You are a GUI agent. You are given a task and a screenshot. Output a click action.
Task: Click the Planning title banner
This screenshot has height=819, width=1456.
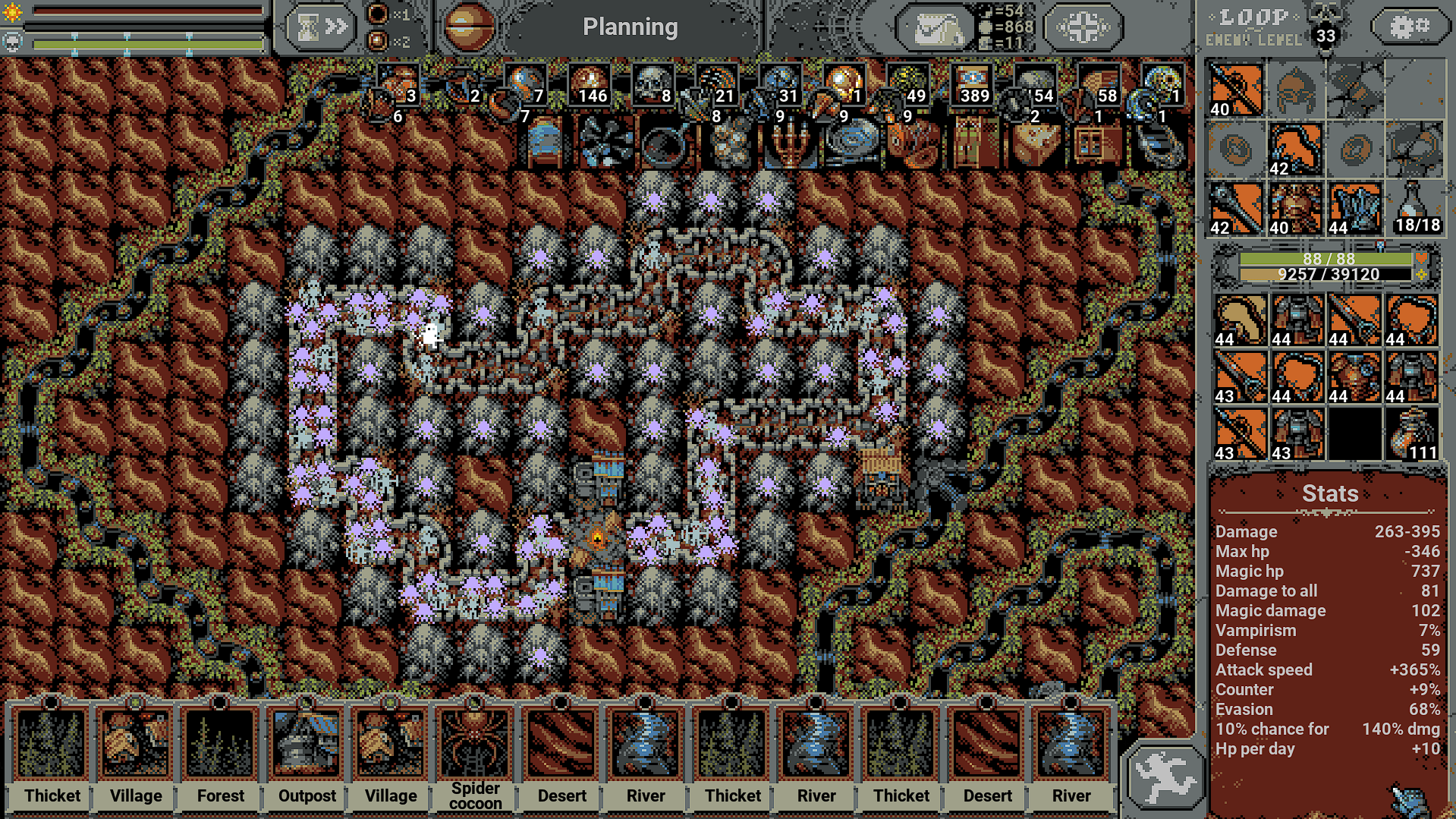point(631,27)
